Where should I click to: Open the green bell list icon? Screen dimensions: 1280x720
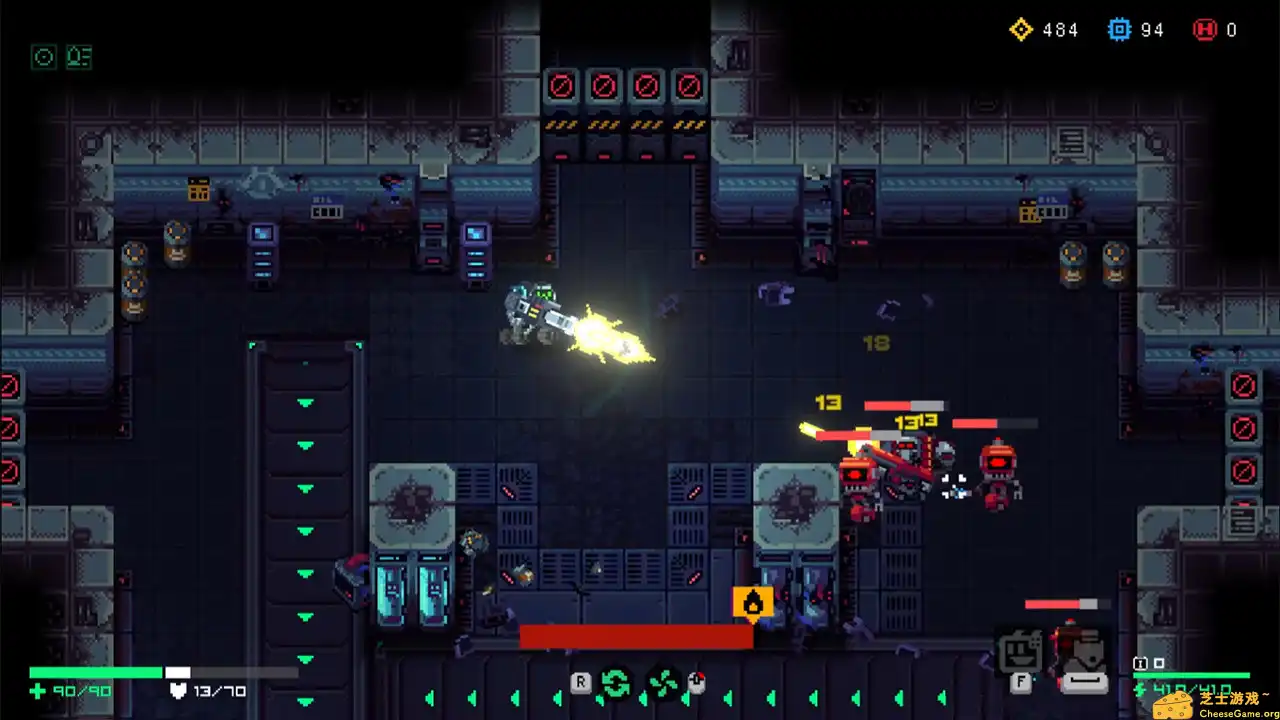click(79, 57)
